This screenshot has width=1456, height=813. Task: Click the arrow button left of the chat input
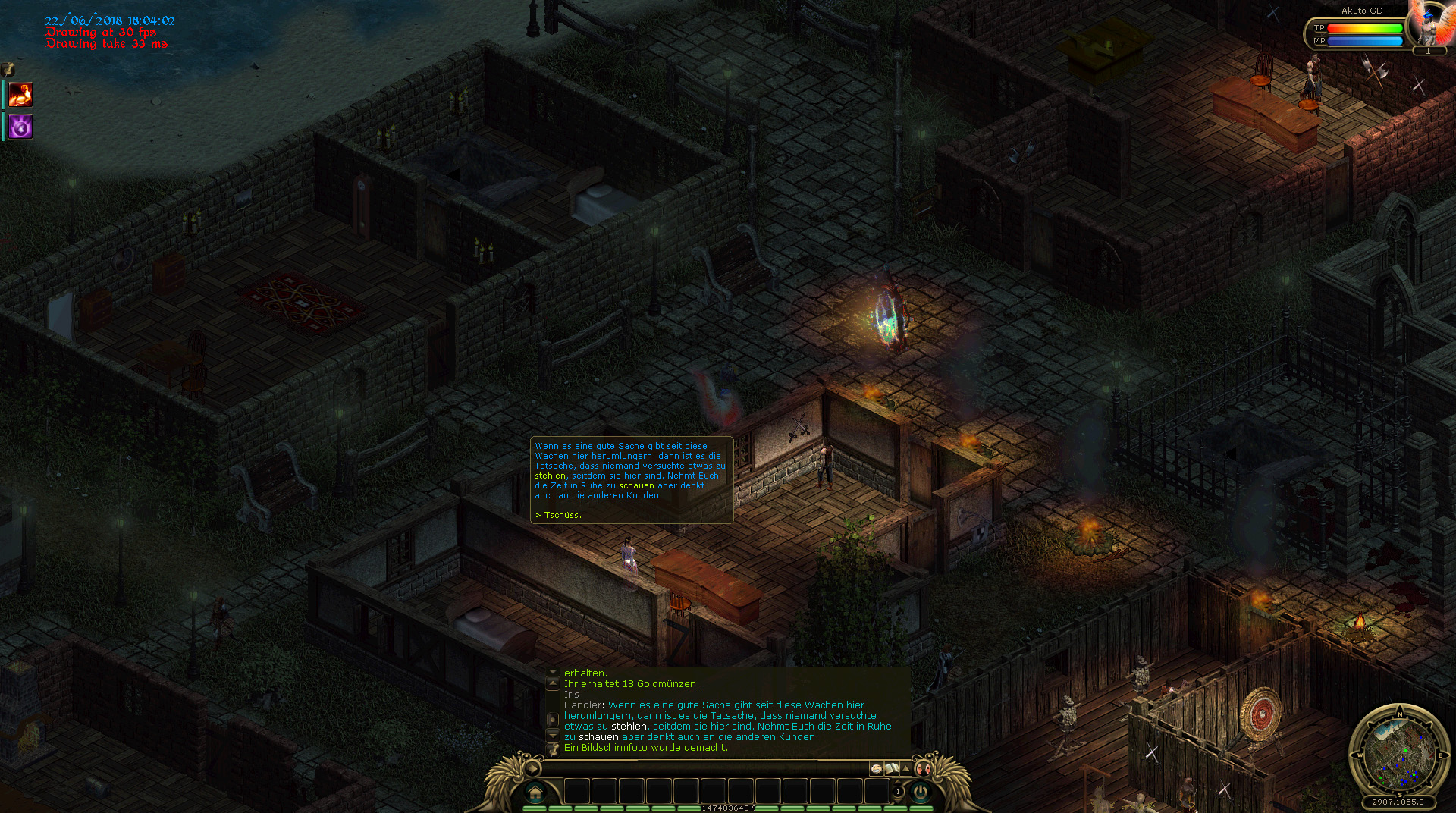click(x=533, y=768)
